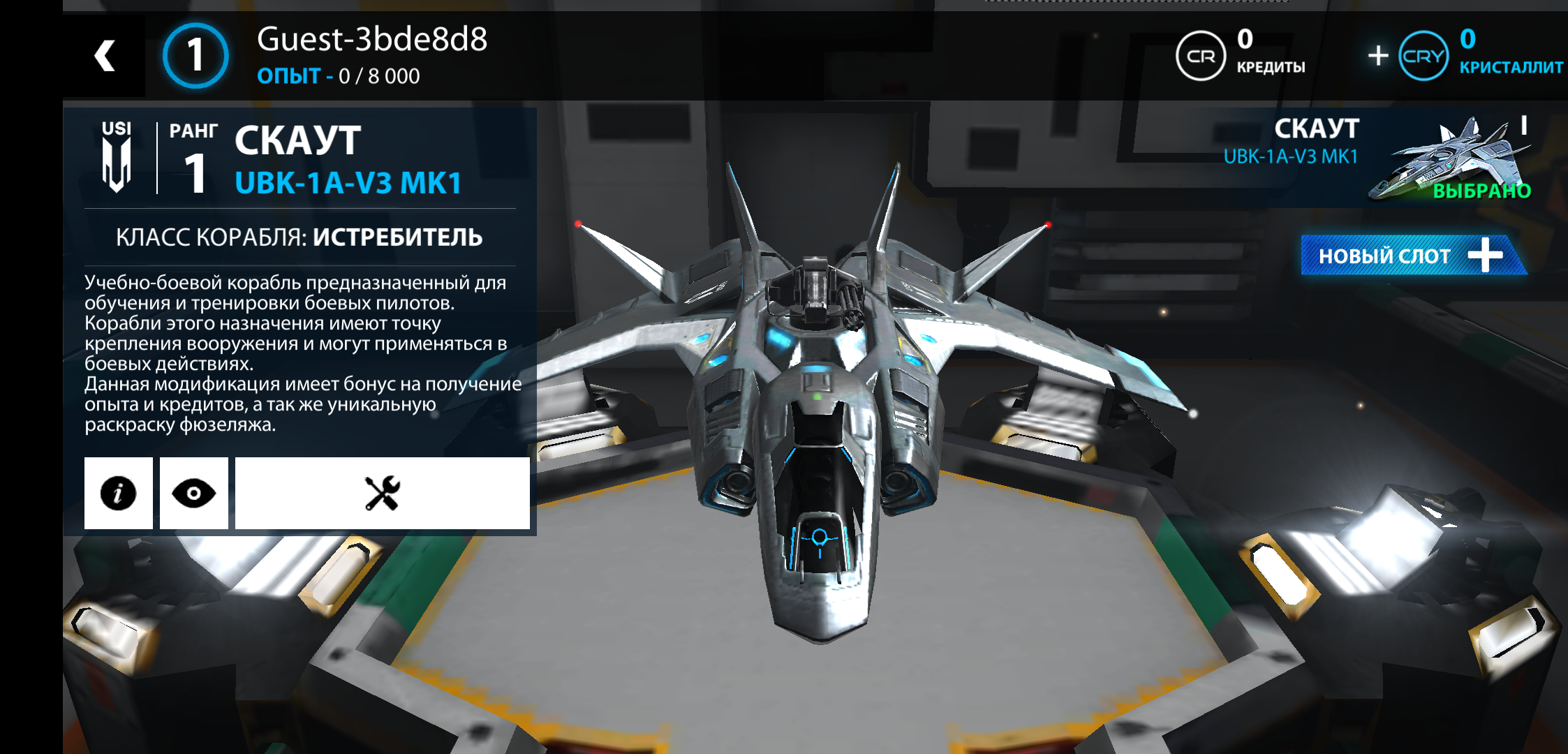Screen dimensions: 1568x754
Task: View the ship using the eye button
Action: click(x=194, y=494)
